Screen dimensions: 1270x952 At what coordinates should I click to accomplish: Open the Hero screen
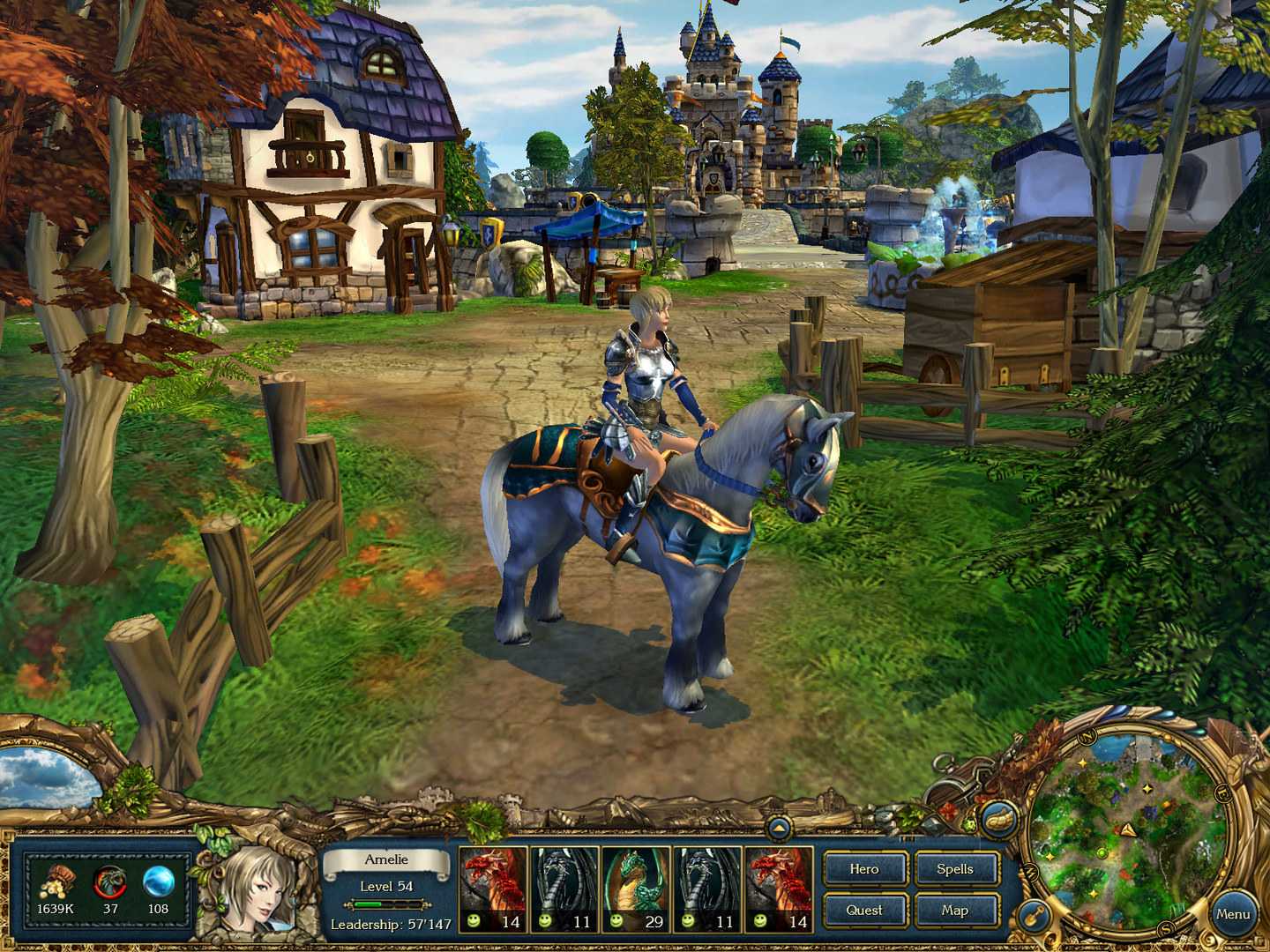(864, 869)
